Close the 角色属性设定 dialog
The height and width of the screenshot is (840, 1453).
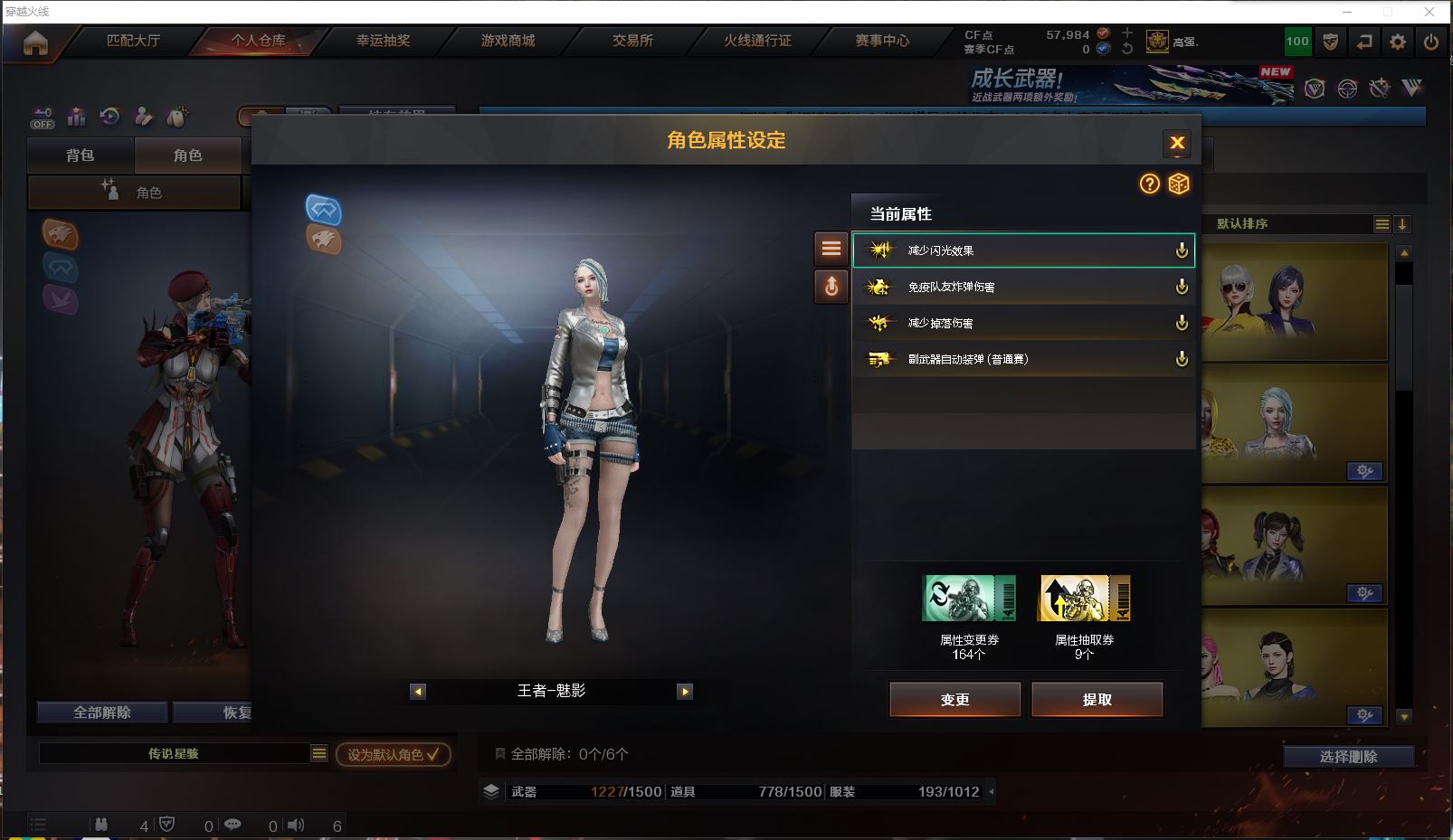pyautogui.click(x=1177, y=143)
